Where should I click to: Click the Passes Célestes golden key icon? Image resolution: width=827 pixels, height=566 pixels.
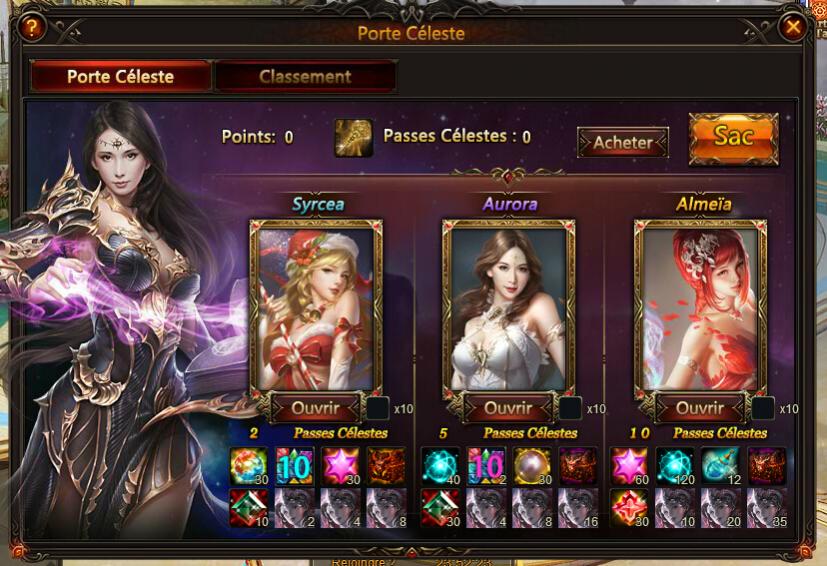tap(354, 138)
